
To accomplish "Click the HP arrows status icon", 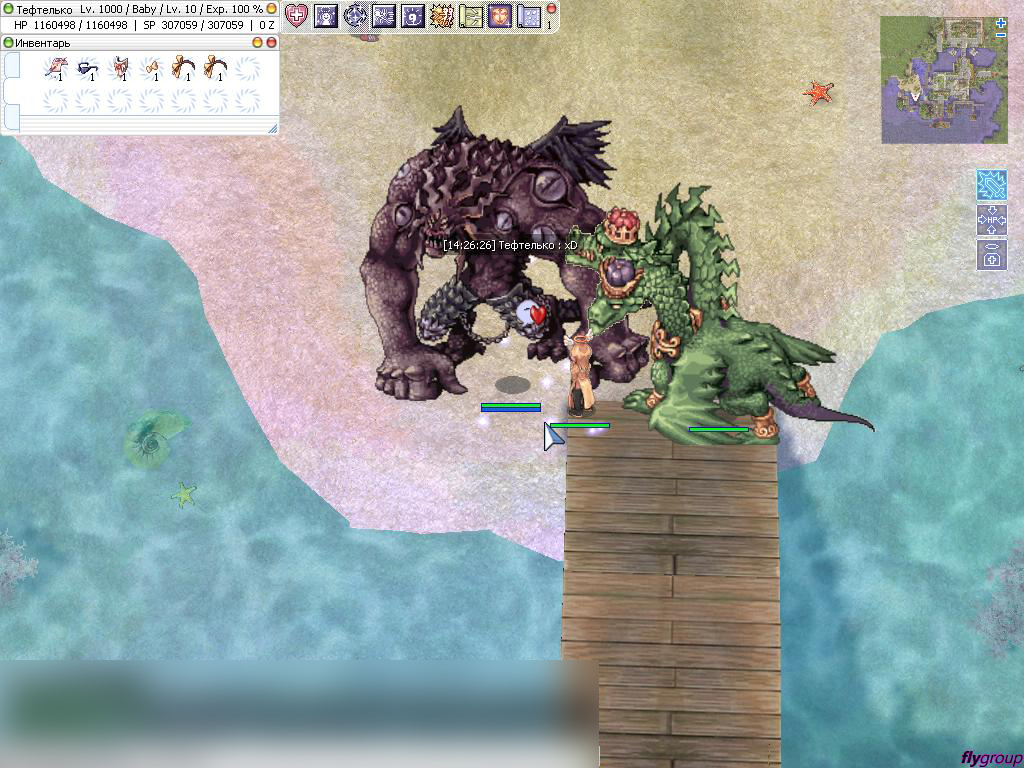I will click(x=991, y=220).
